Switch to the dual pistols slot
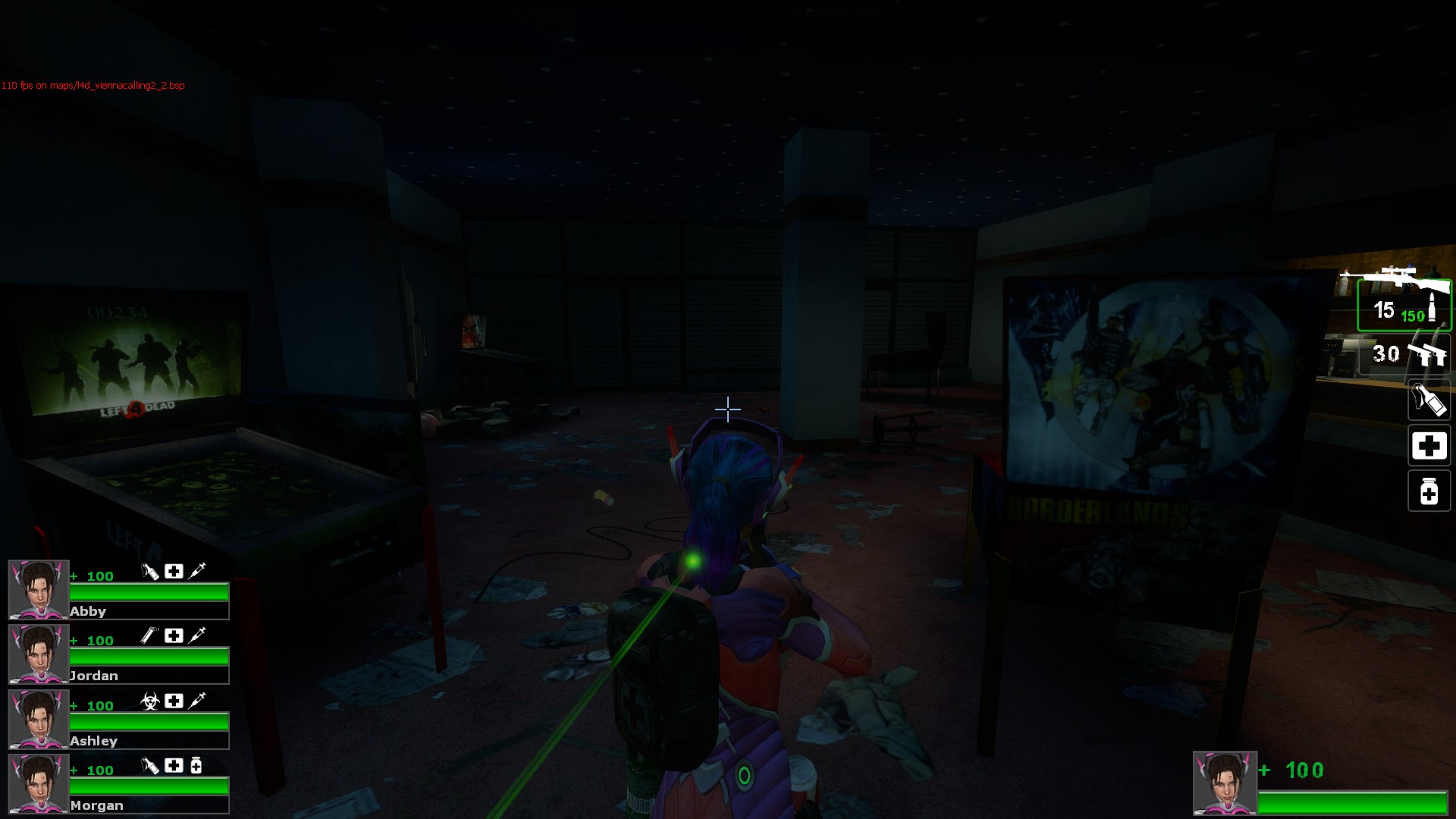The height and width of the screenshot is (819, 1456). pos(1404,354)
